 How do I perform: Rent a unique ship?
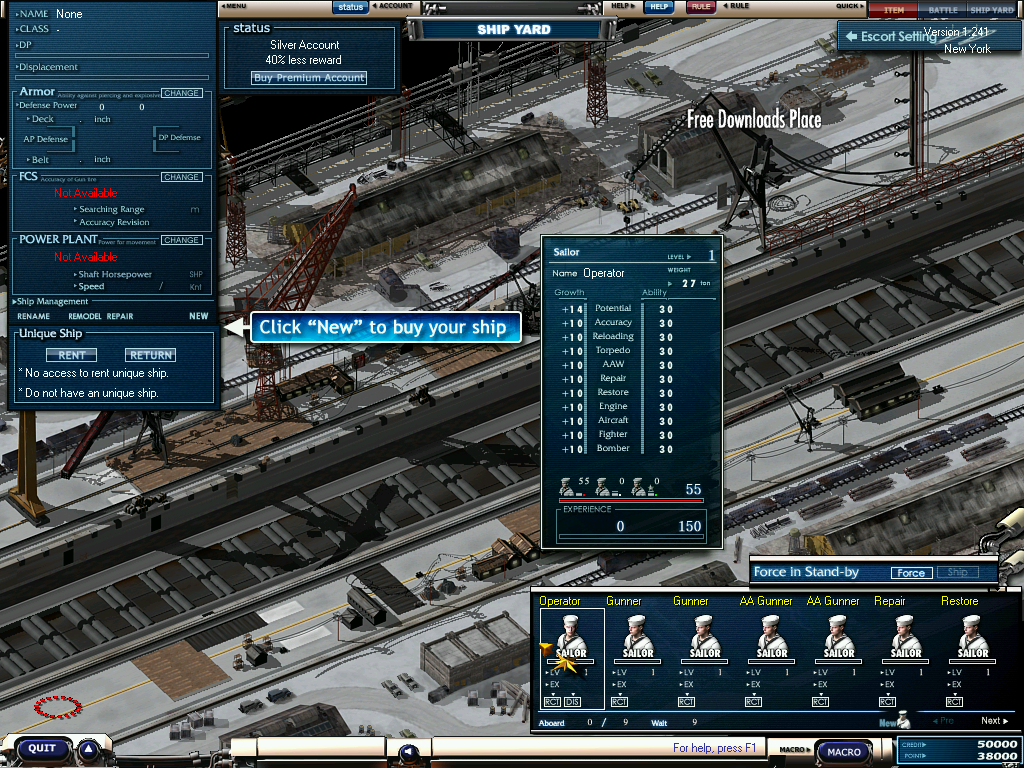click(72, 355)
